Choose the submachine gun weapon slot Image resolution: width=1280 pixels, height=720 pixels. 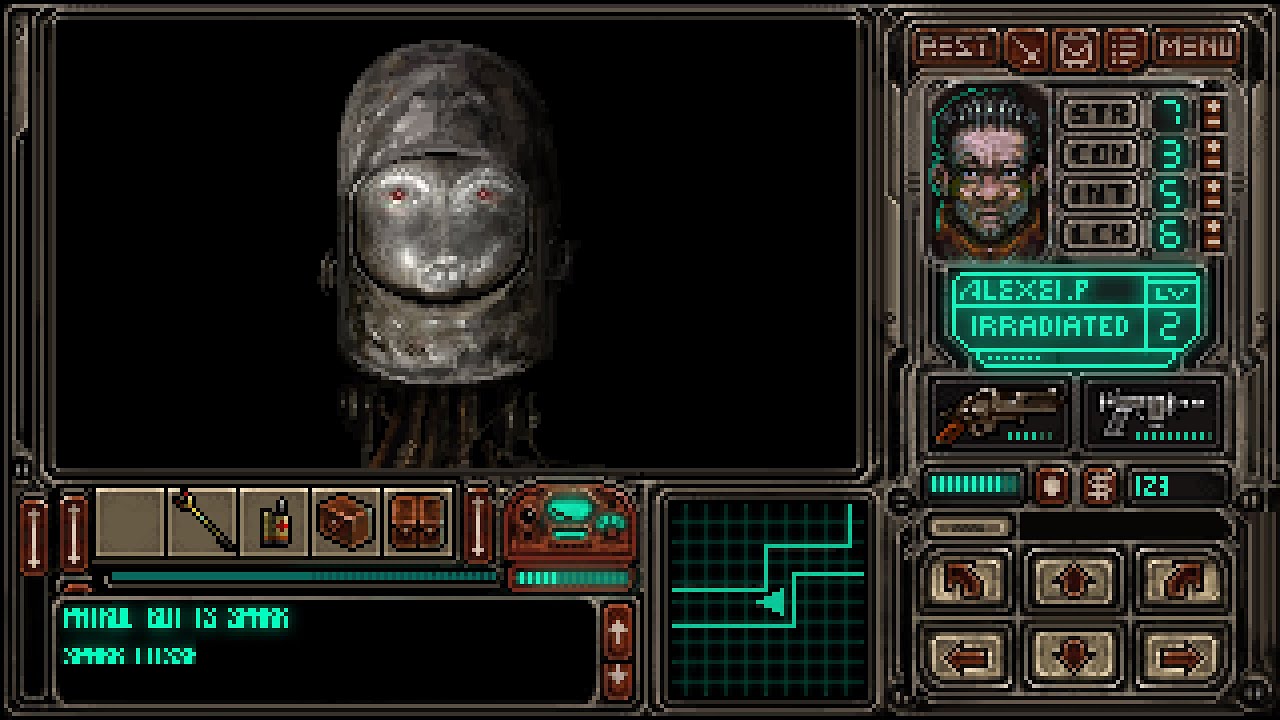pos(1151,412)
